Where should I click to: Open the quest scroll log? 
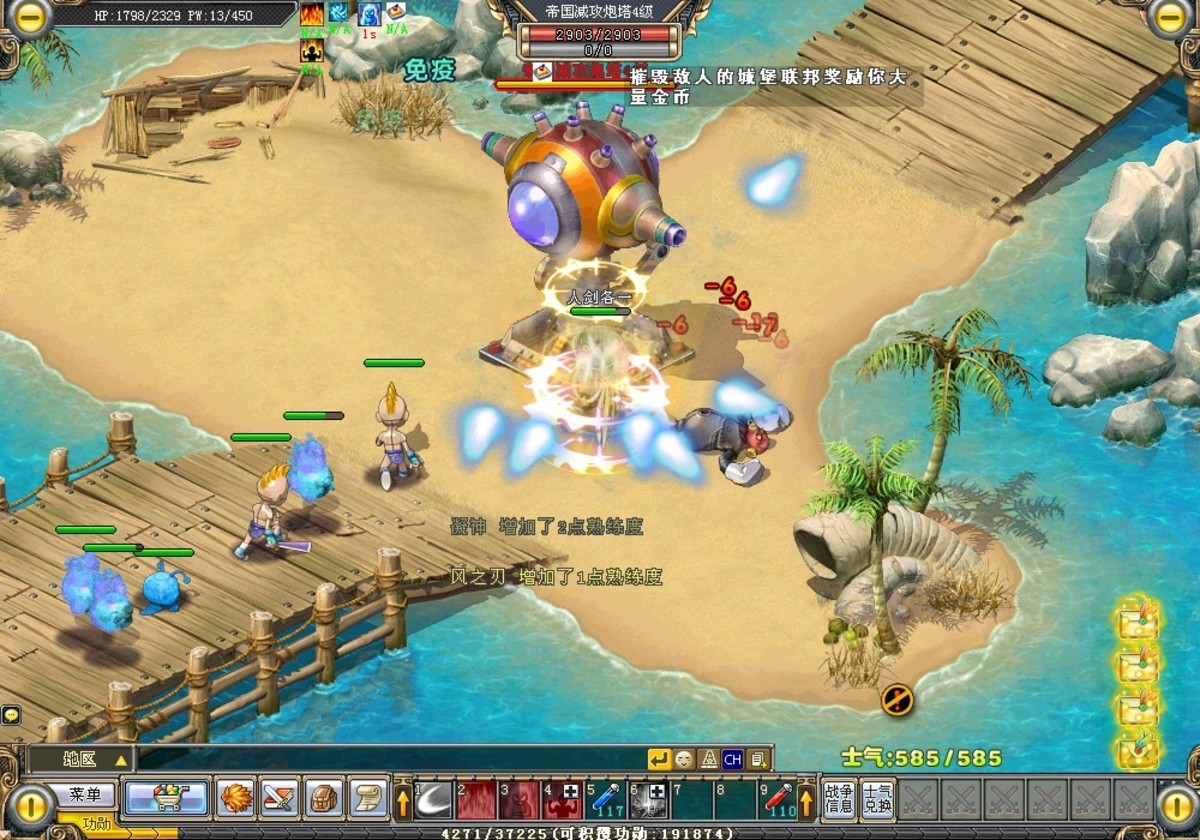point(367,798)
